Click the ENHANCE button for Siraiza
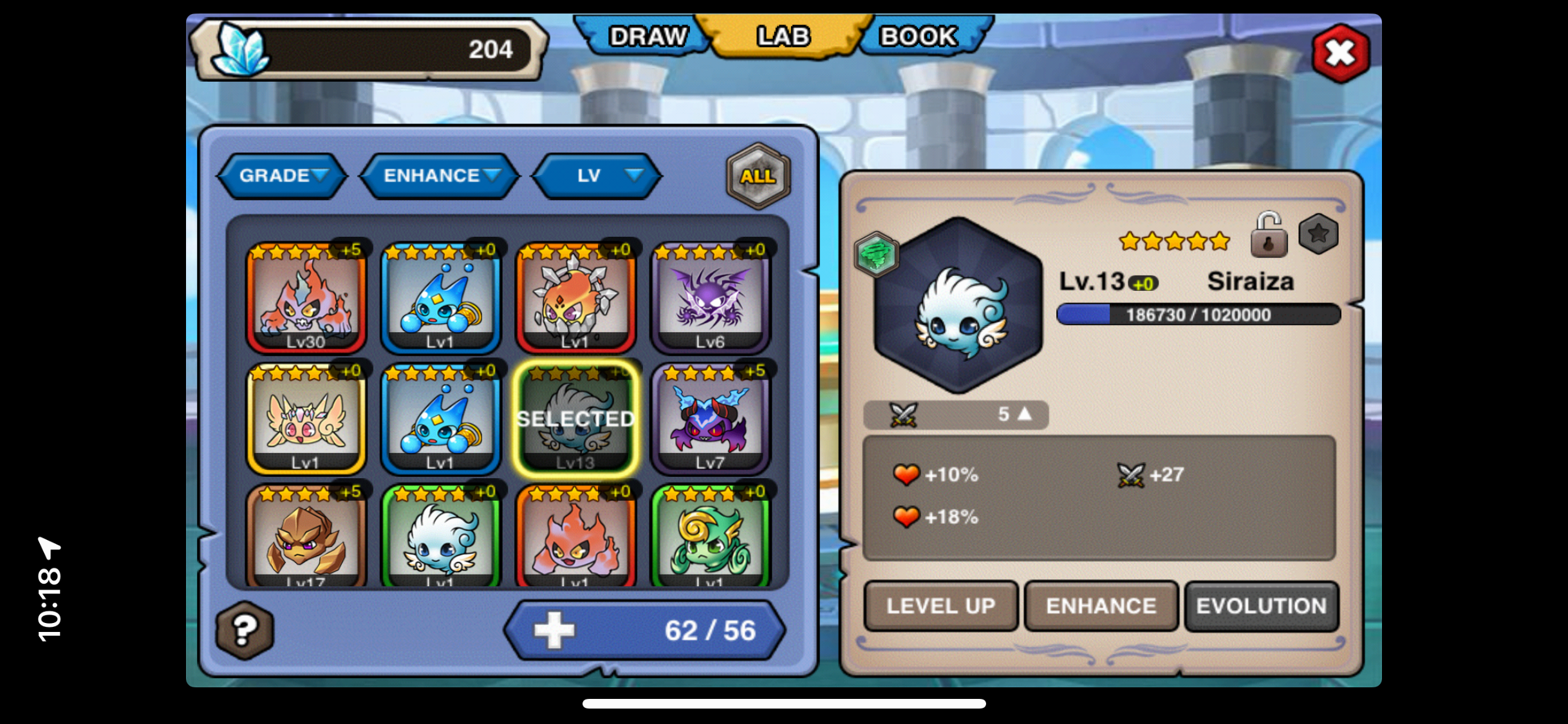The width and height of the screenshot is (1568, 724). (x=1101, y=606)
